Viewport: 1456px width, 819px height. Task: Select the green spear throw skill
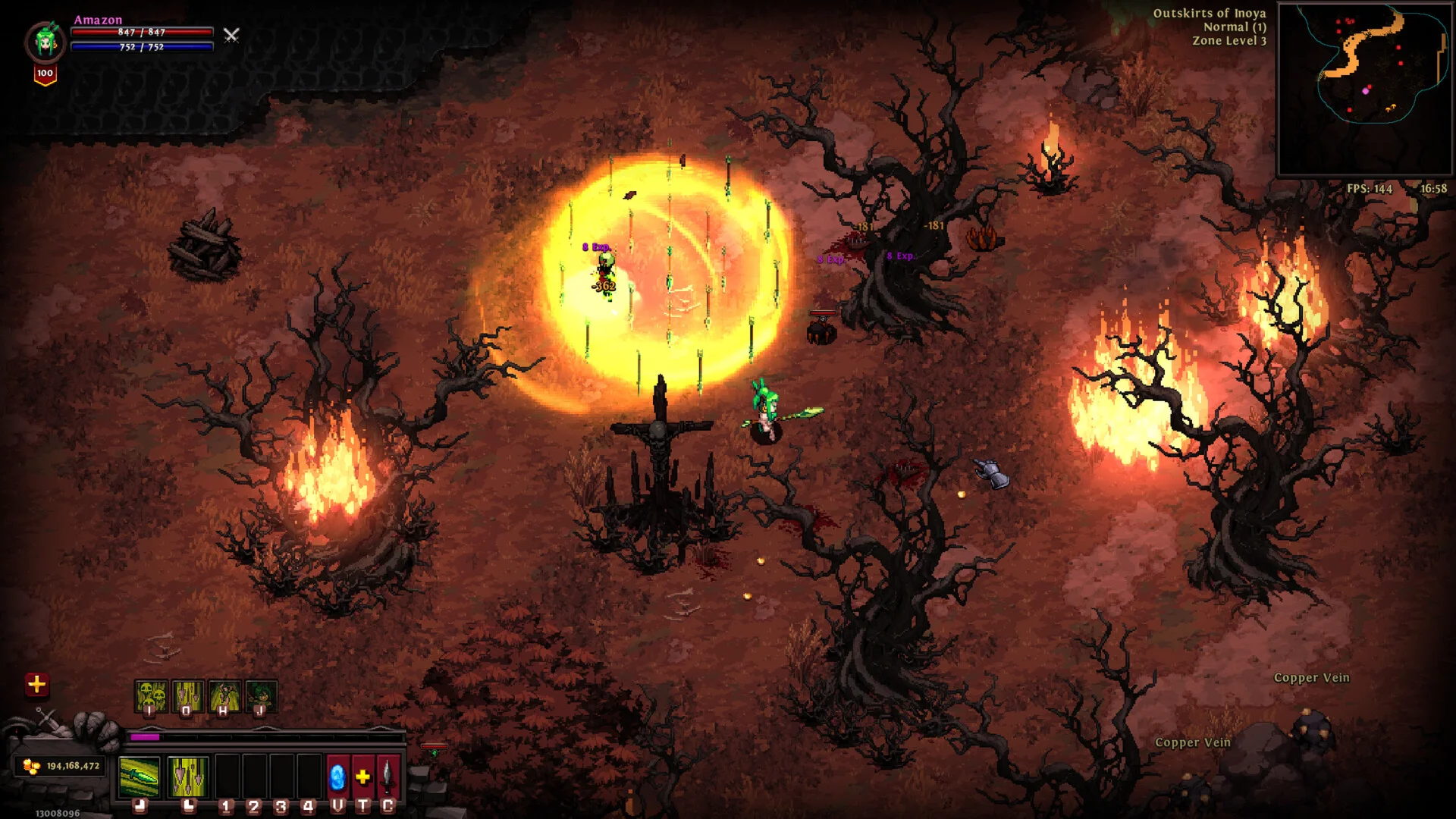(140, 777)
